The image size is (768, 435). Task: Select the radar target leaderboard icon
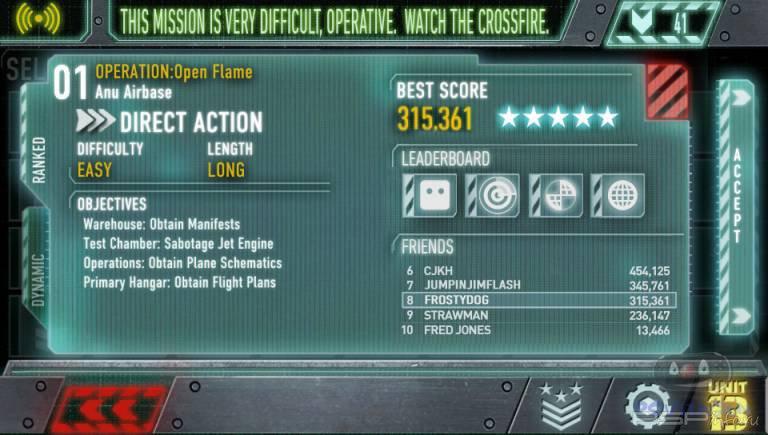click(491, 194)
